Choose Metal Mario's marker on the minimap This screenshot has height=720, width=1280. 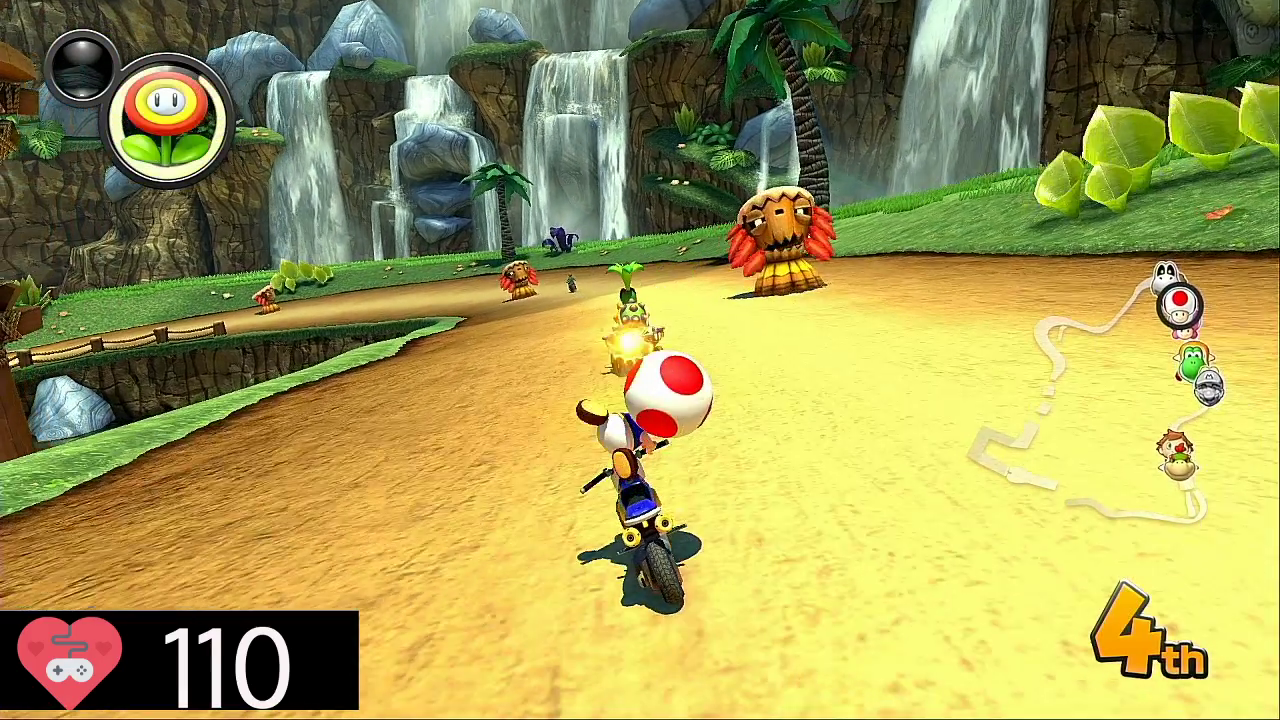(x=1209, y=387)
